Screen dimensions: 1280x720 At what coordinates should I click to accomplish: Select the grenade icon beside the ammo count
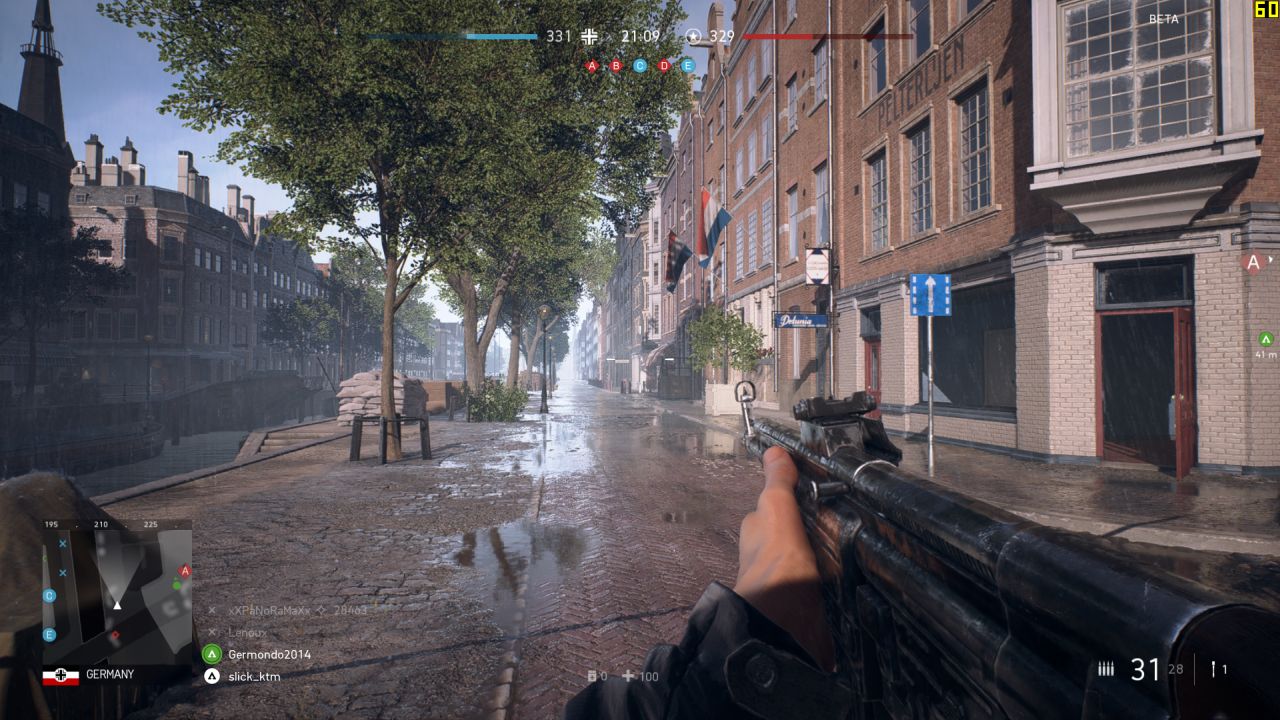click(1213, 670)
